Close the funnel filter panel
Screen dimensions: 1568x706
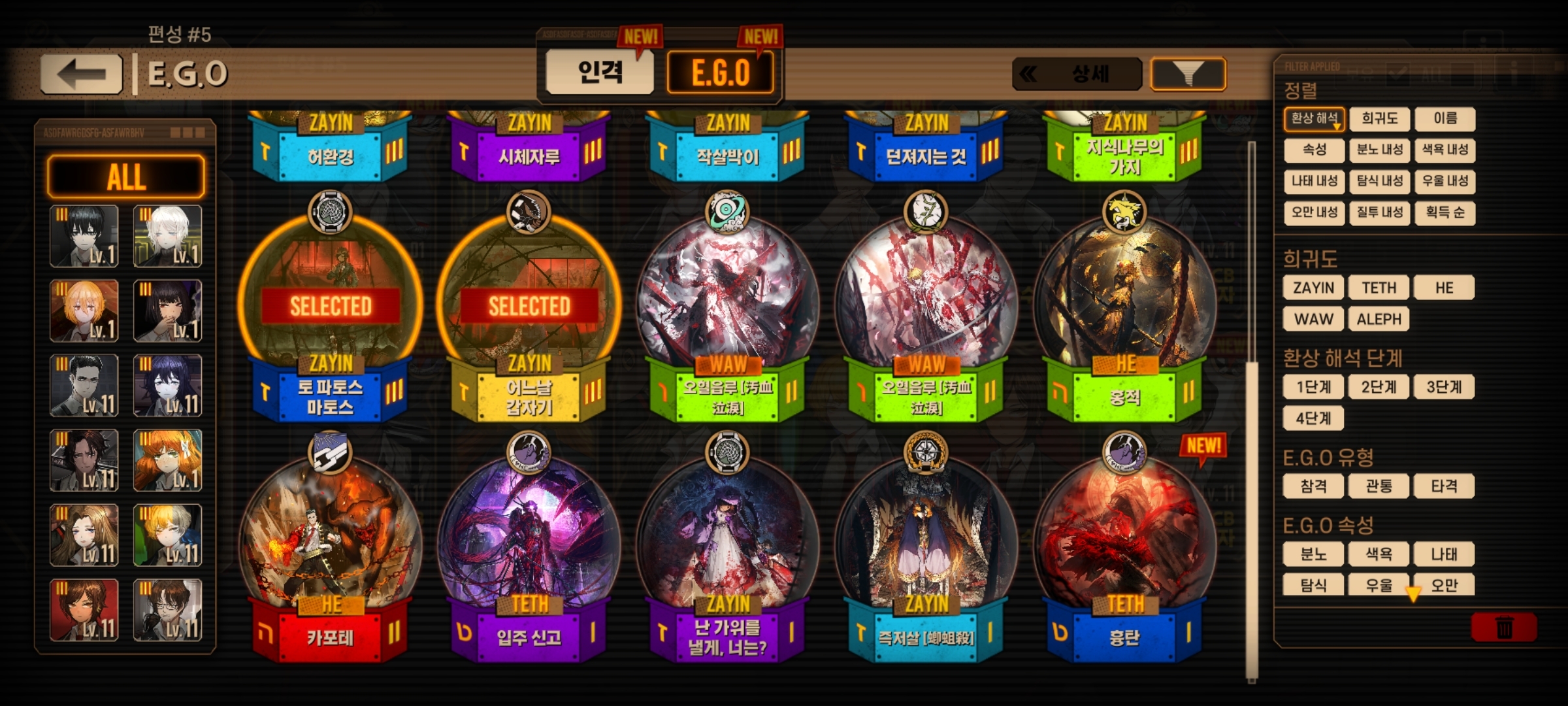point(1188,74)
